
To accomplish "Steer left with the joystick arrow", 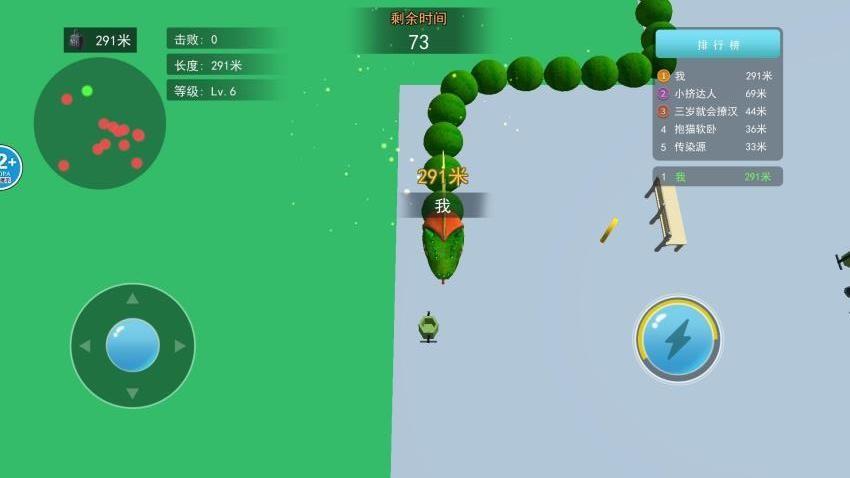I will (85, 346).
